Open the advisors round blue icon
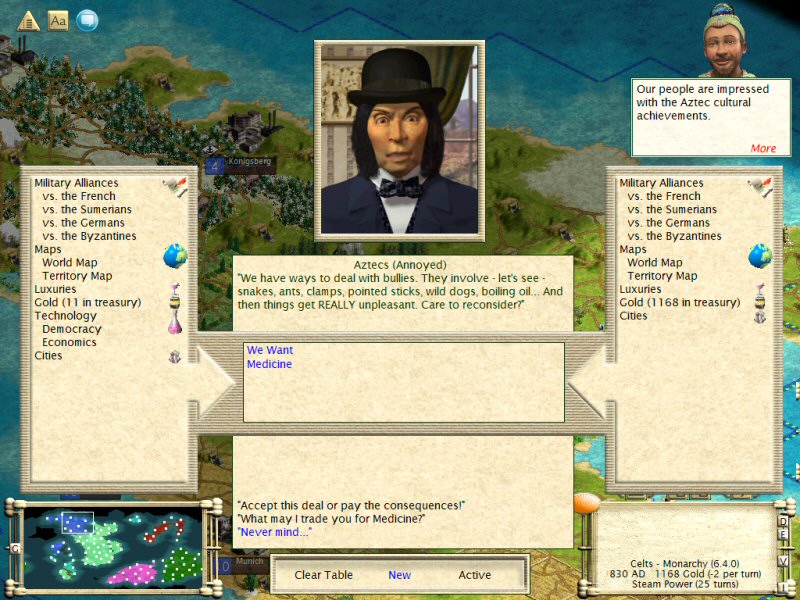Image resolution: width=800 pixels, height=600 pixels. [x=87, y=19]
